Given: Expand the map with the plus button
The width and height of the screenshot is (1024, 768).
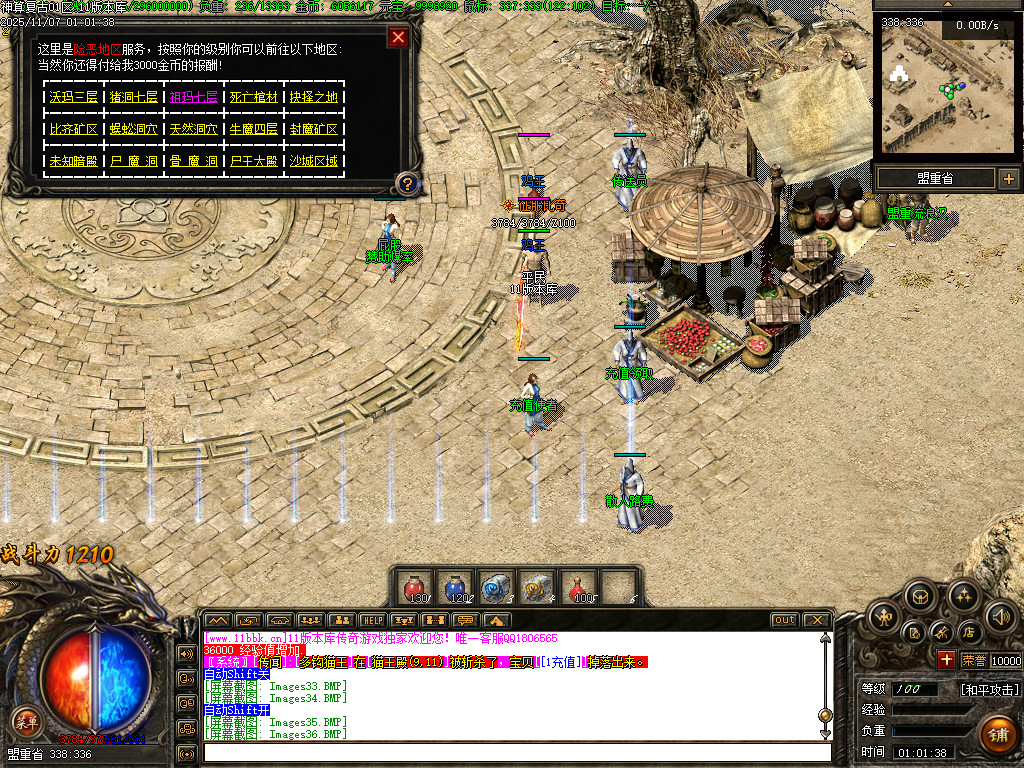Looking at the screenshot, I should [1007, 179].
